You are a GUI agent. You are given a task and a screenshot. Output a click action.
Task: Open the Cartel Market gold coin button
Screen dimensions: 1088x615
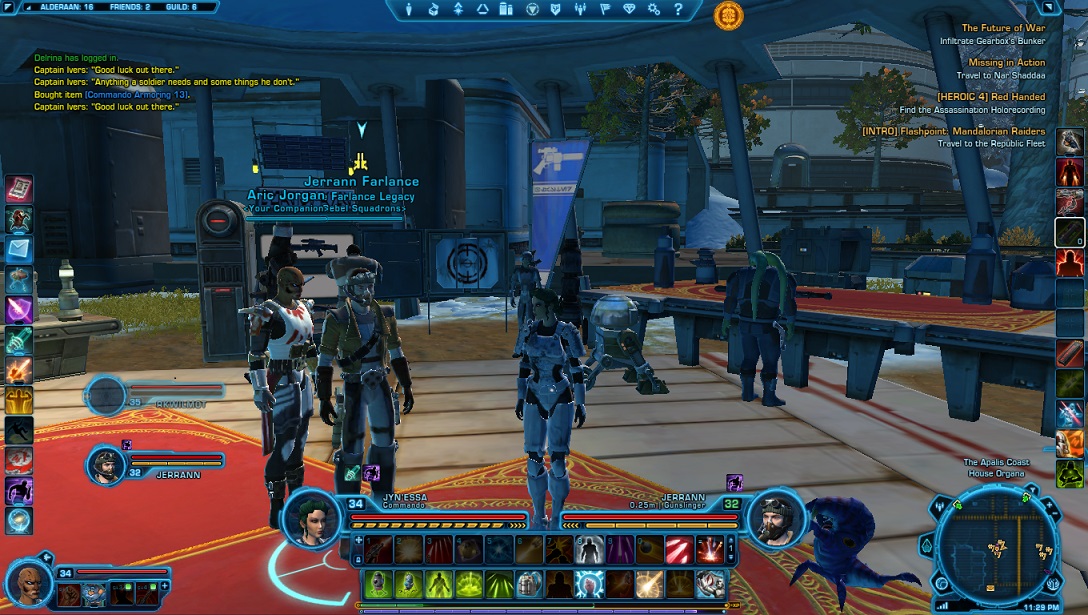click(728, 15)
